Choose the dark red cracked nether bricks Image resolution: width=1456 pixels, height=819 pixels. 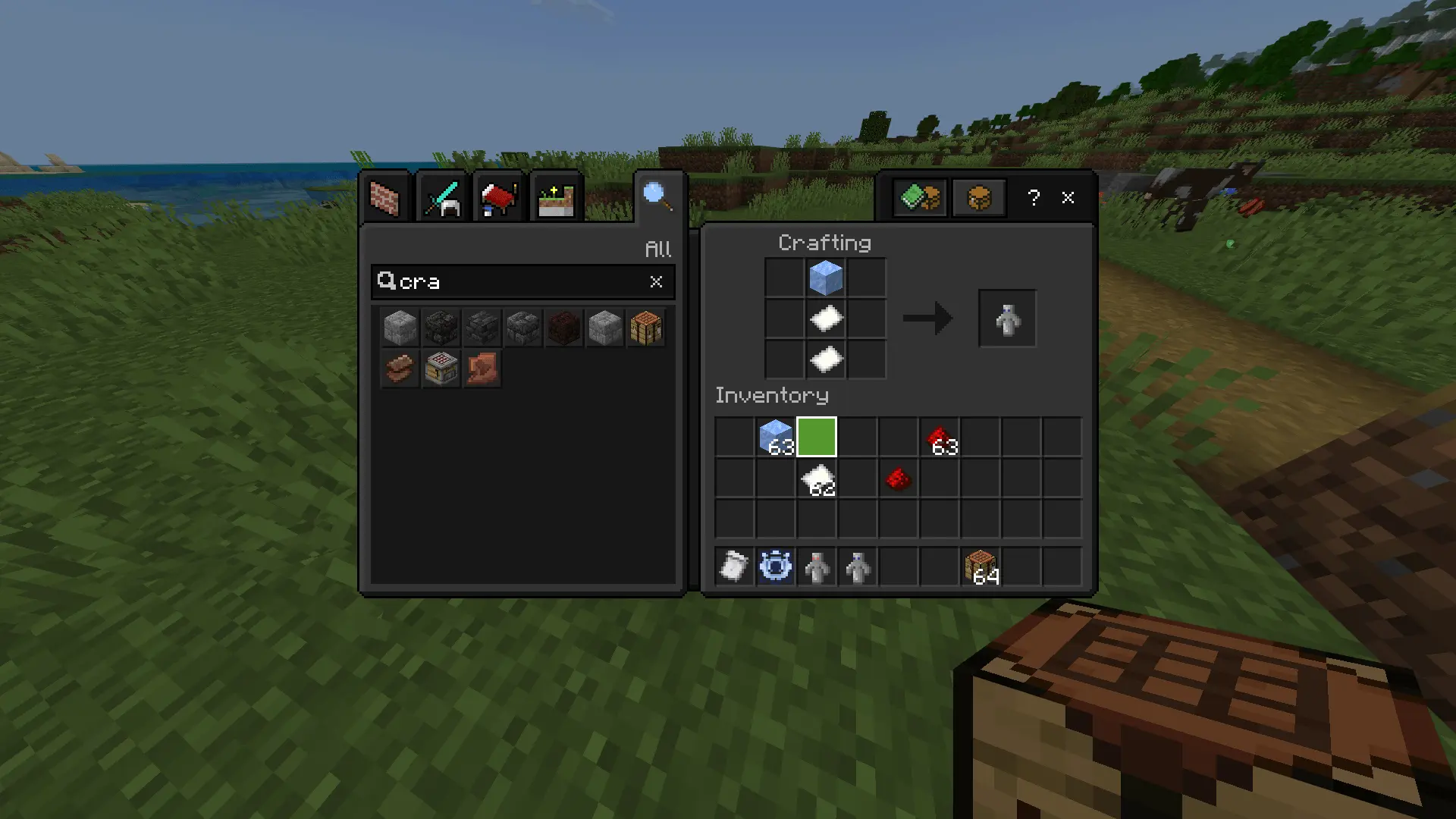(x=564, y=328)
